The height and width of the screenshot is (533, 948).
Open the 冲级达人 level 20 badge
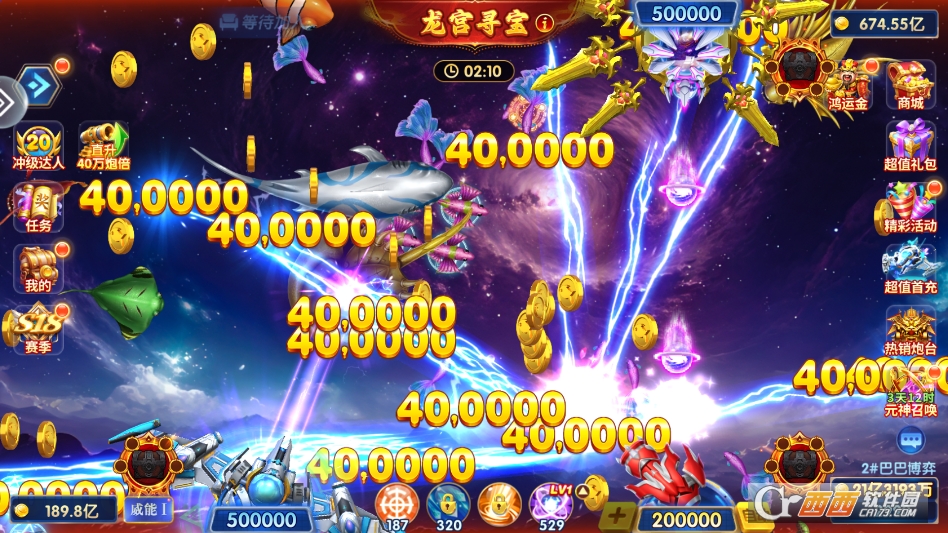[x=39, y=143]
